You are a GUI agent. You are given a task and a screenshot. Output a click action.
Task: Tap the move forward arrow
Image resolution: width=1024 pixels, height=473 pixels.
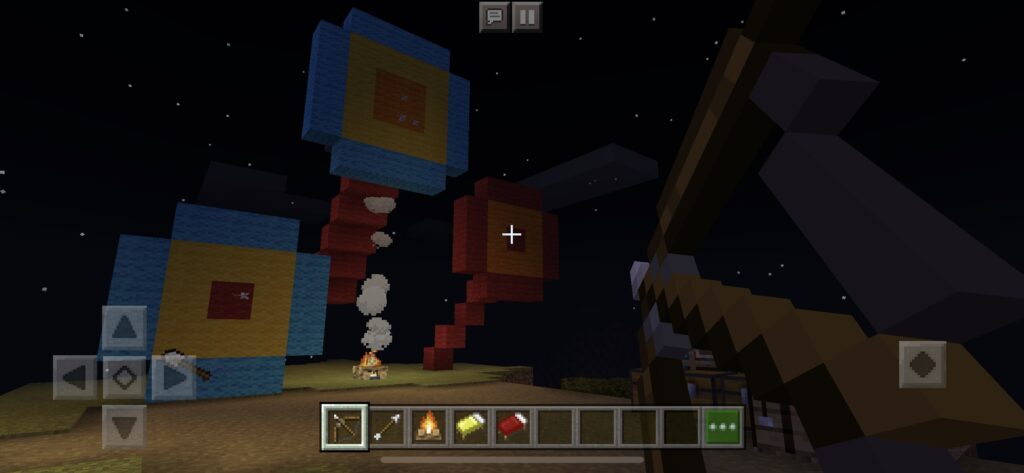tap(124, 327)
